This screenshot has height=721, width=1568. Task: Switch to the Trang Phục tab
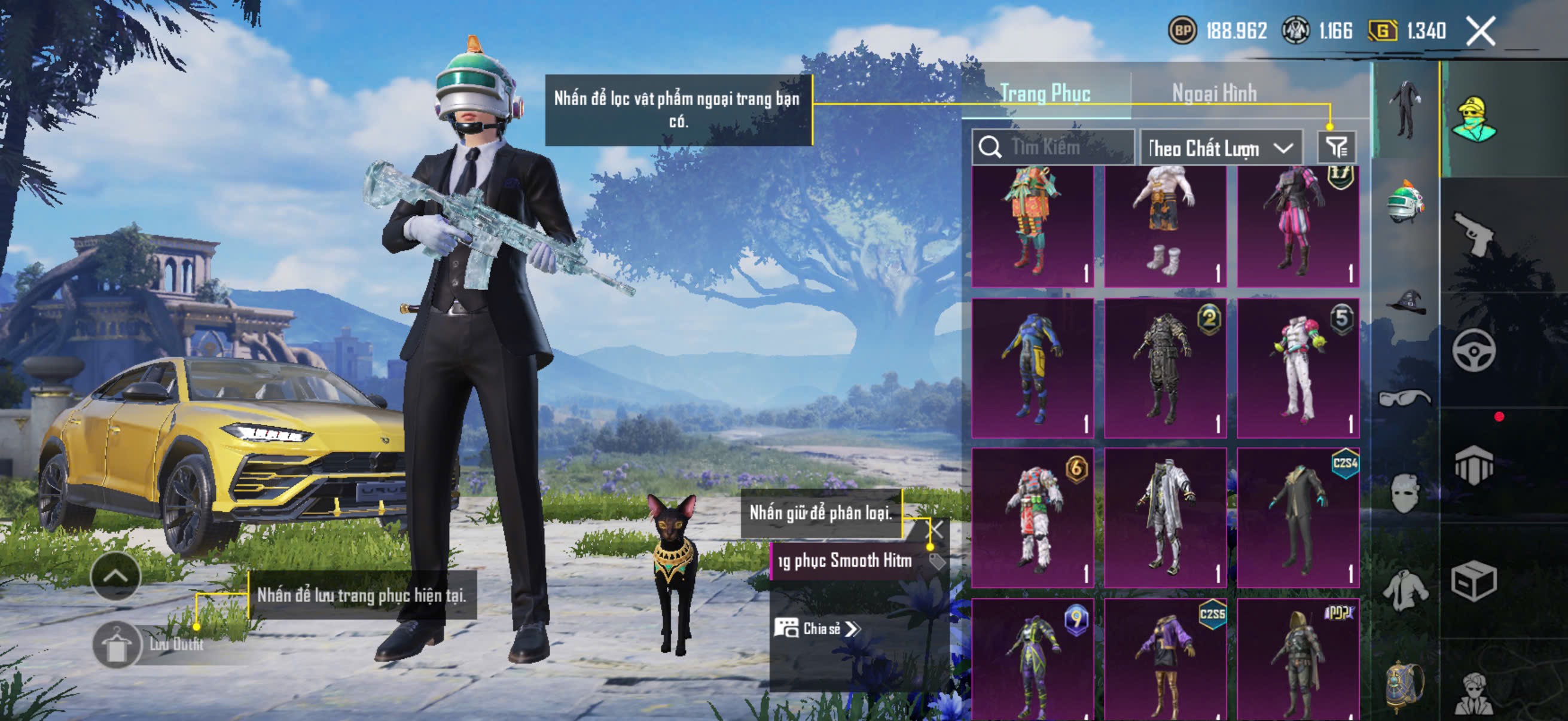[x=1045, y=93]
